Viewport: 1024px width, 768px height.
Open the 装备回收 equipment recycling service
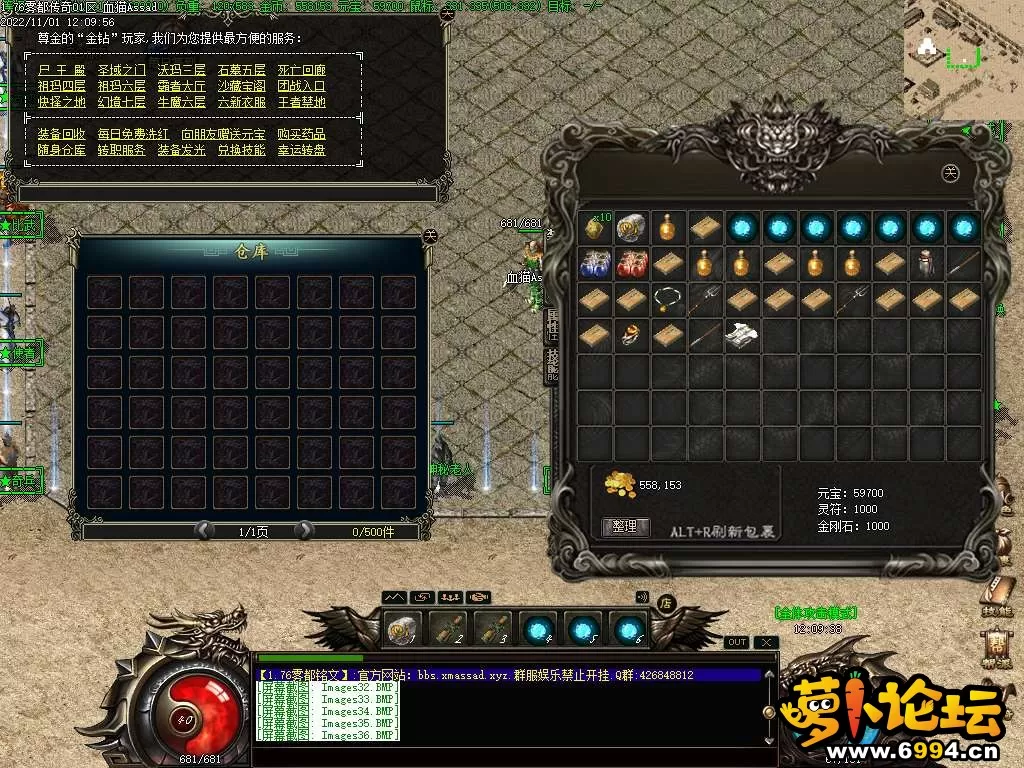[62, 134]
